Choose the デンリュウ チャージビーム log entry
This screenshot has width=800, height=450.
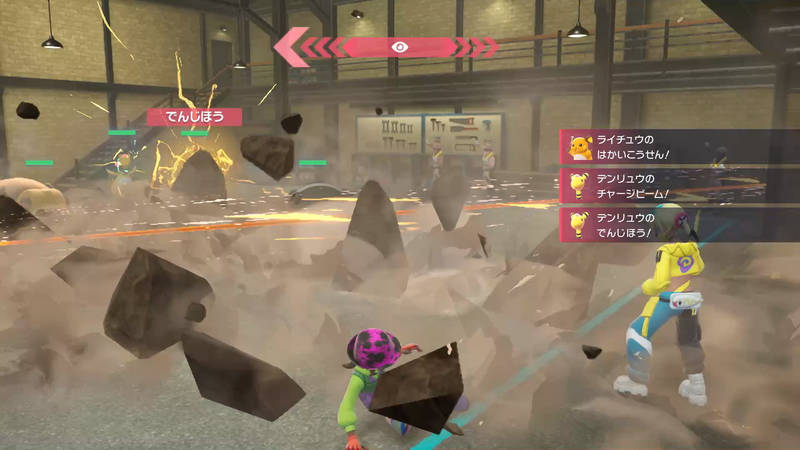coord(676,186)
